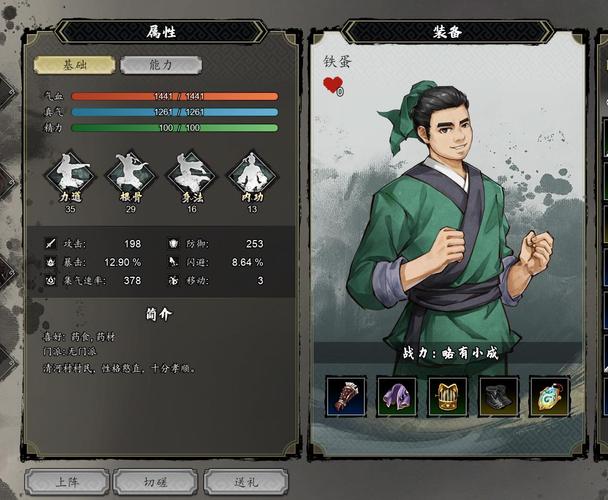
Task: Inspect the purple cloth equipment slot
Action: point(397,396)
